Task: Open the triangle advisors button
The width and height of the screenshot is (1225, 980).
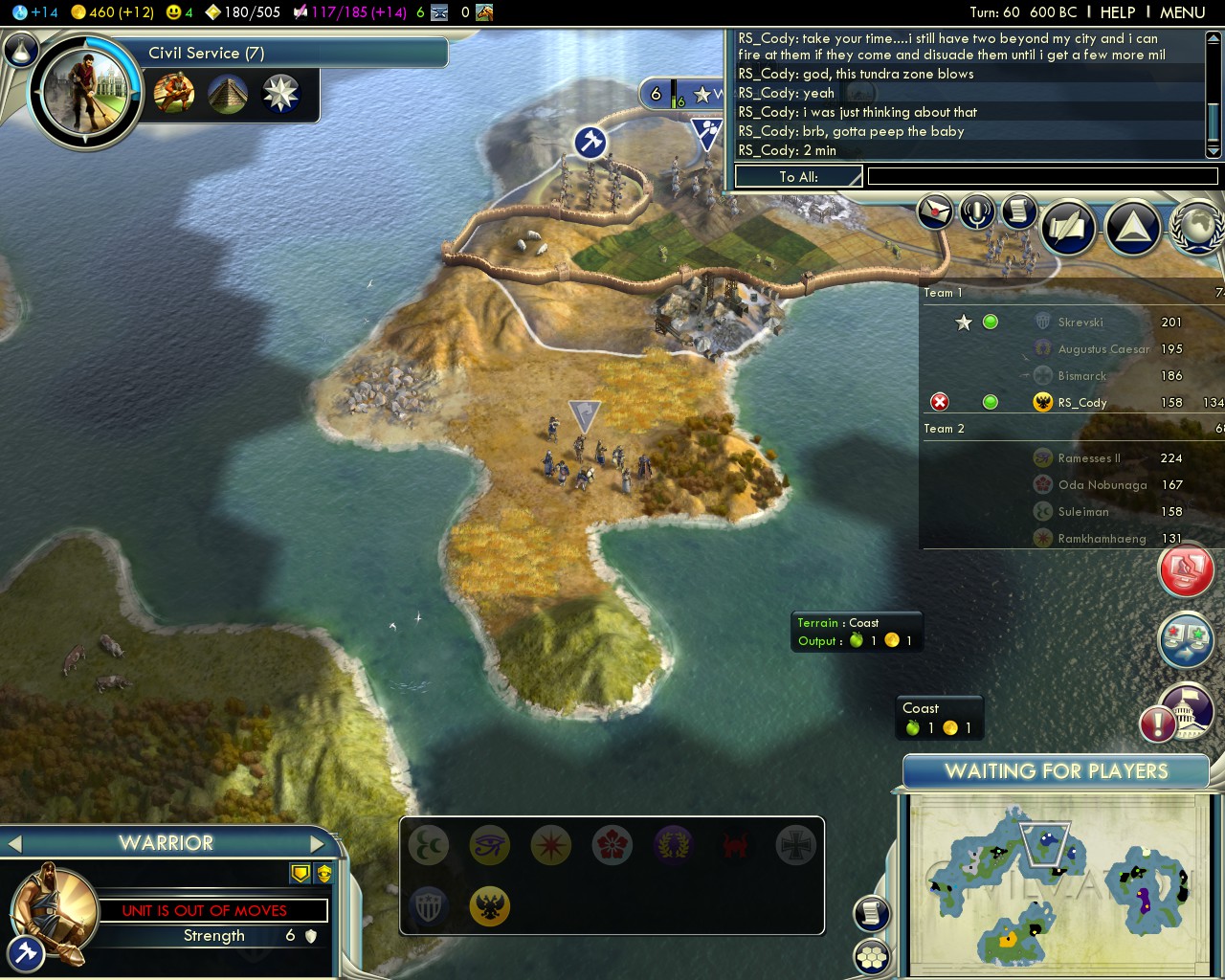Action: (x=1132, y=228)
